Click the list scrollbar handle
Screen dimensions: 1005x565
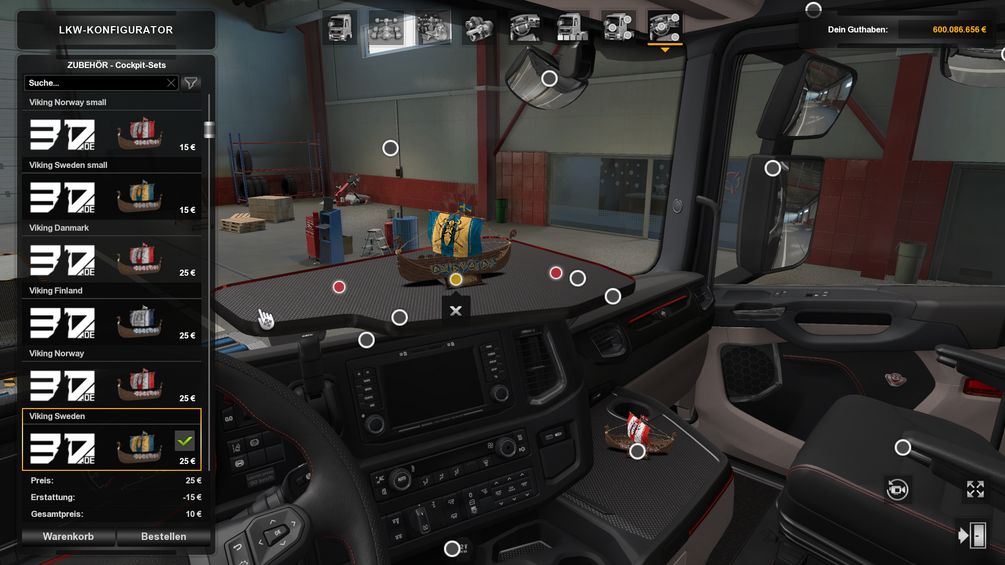click(209, 129)
